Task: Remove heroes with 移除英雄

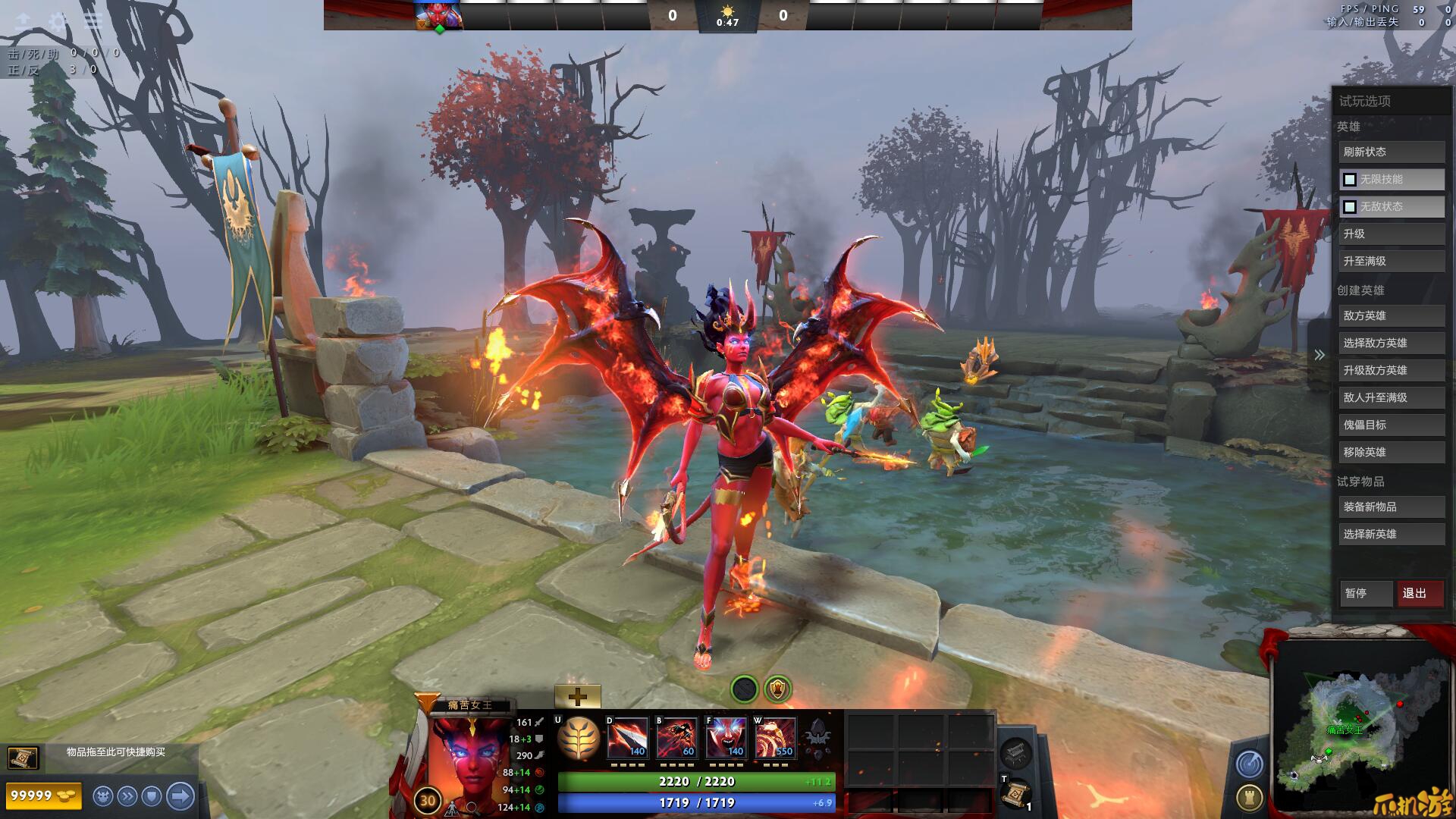Action: pyautogui.click(x=1391, y=452)
